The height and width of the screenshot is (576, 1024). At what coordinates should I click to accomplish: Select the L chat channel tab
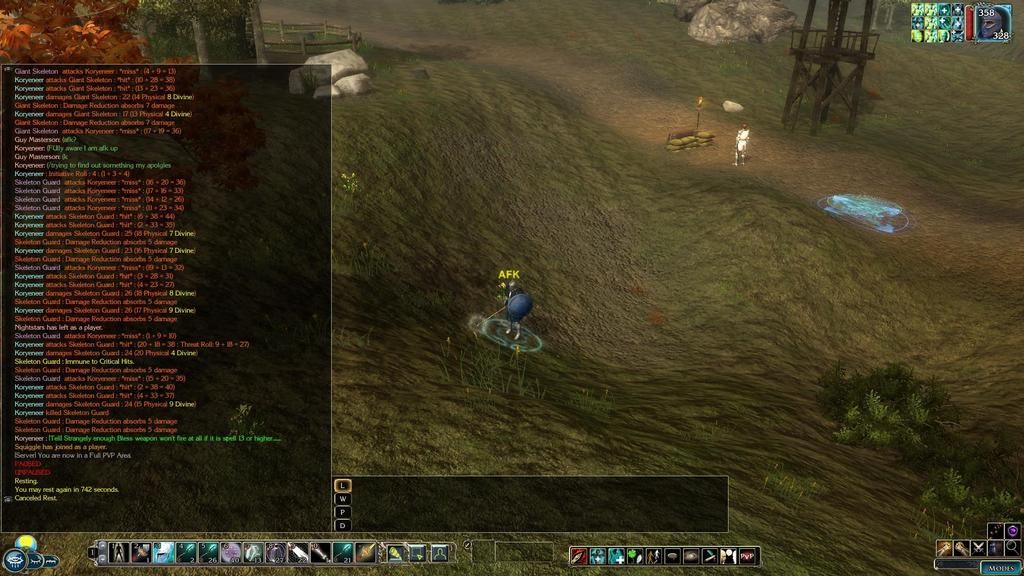pyautogui.click(x=343, y=485)
